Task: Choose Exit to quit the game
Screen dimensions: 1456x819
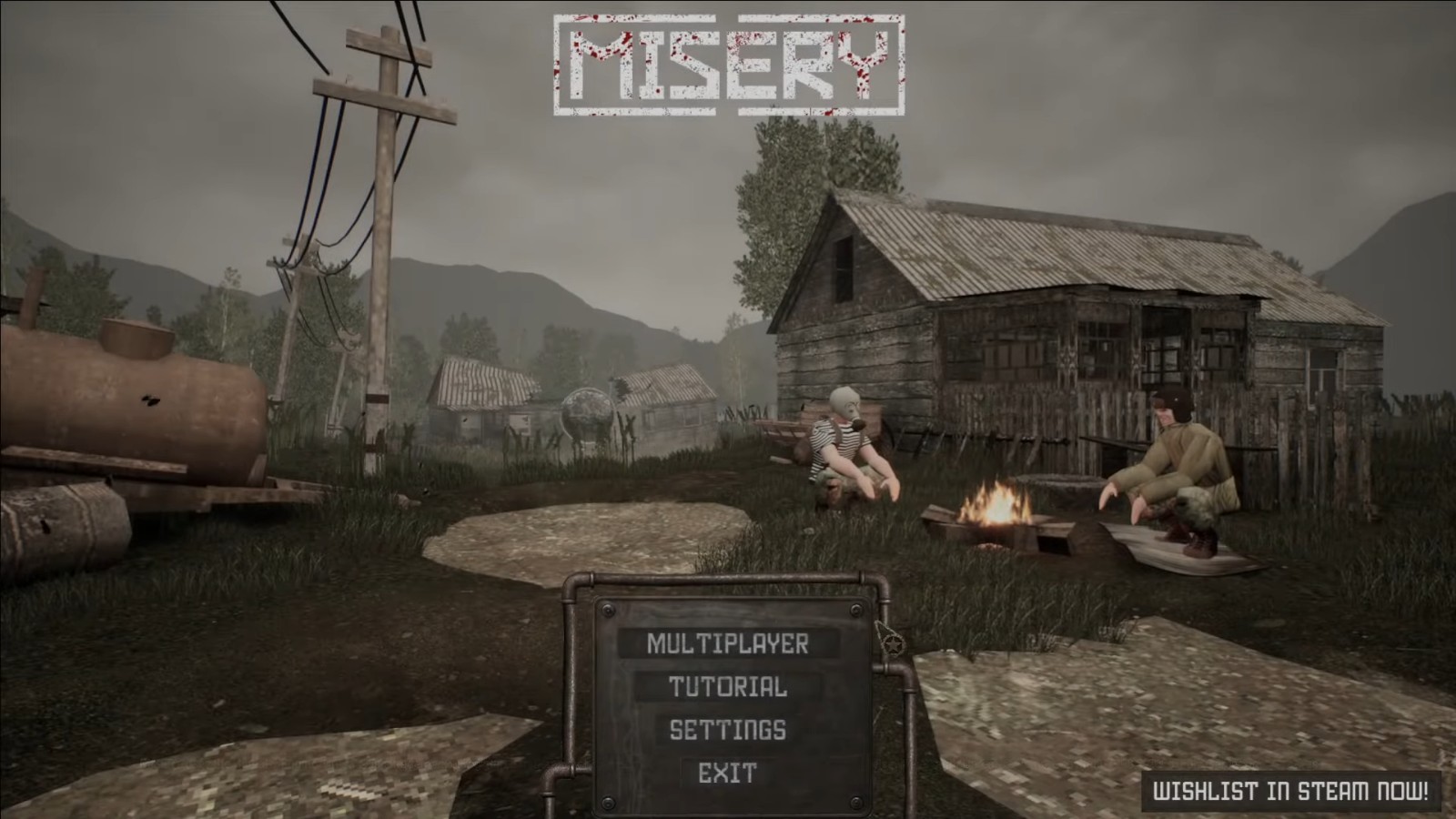Action: point(727,773)
